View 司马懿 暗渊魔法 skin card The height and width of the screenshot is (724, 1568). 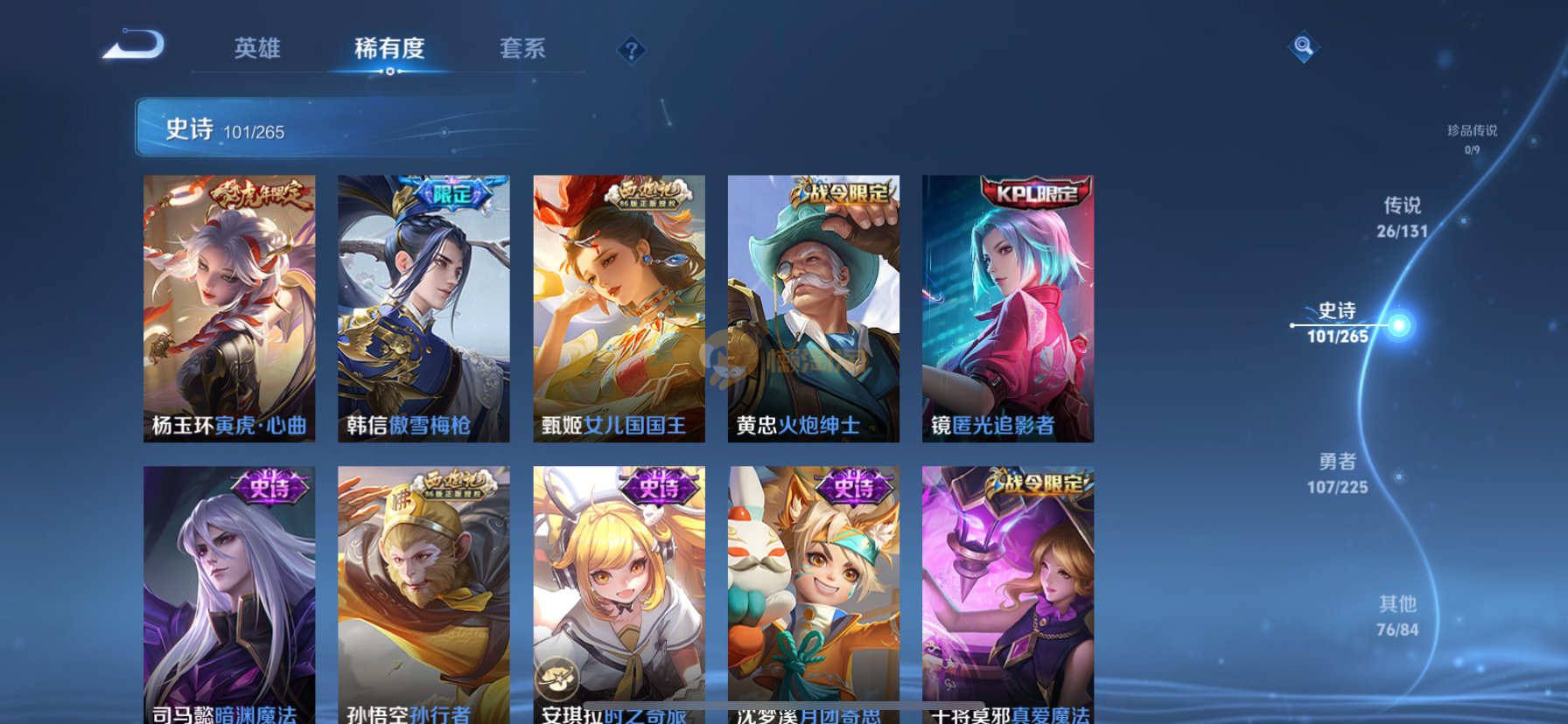[x=229, y=595]
